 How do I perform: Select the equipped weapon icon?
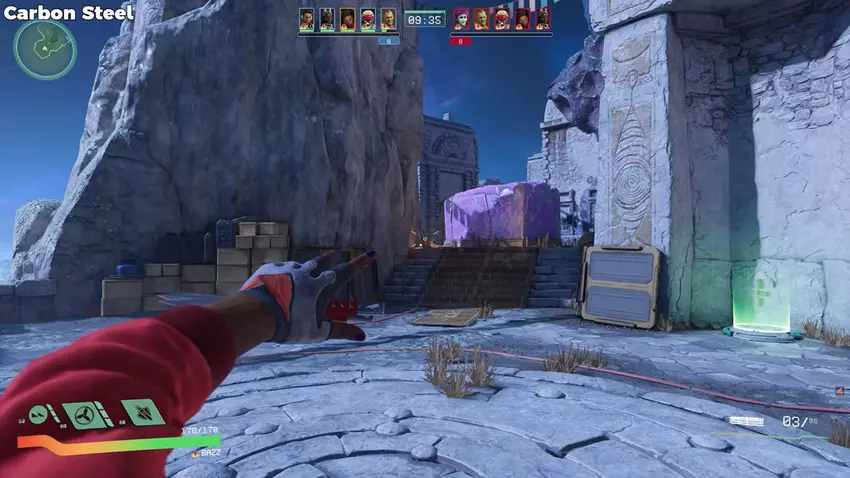[x=747, y=422]
